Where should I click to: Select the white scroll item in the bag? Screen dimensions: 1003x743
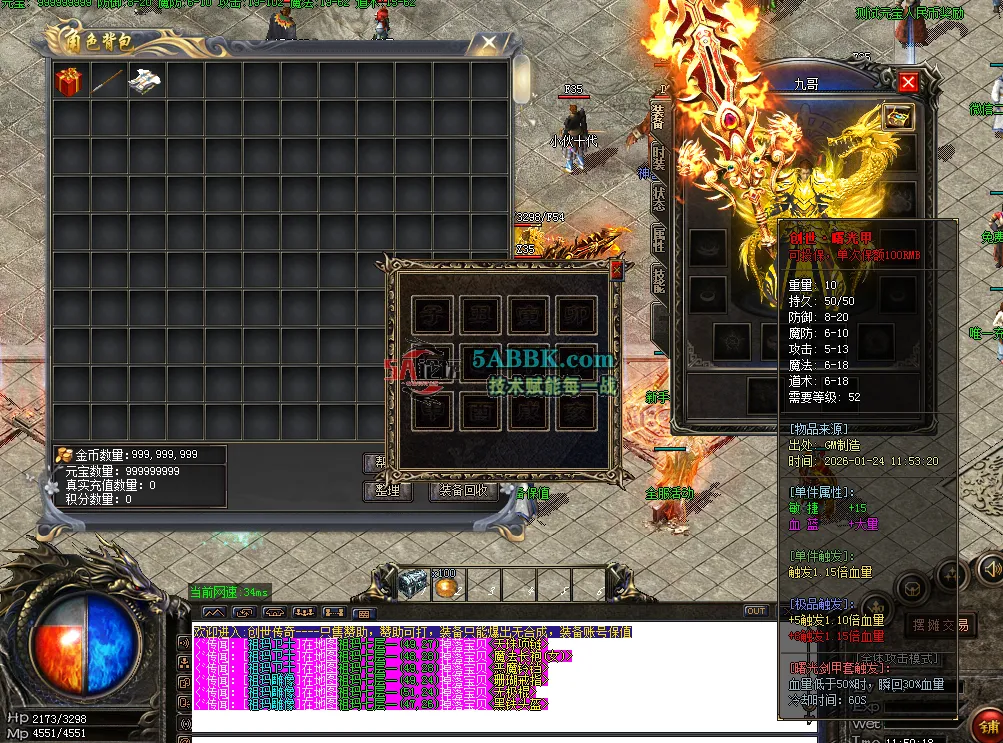point(145,82)
